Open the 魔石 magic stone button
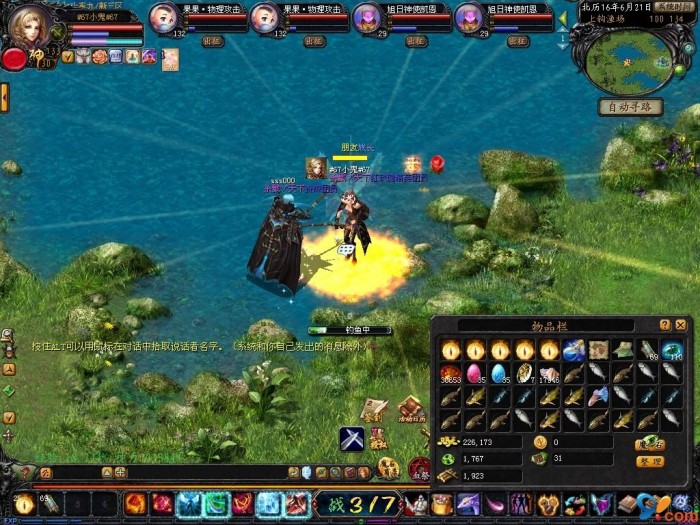This screenshot has width=700, height=525. pos(650,442)
